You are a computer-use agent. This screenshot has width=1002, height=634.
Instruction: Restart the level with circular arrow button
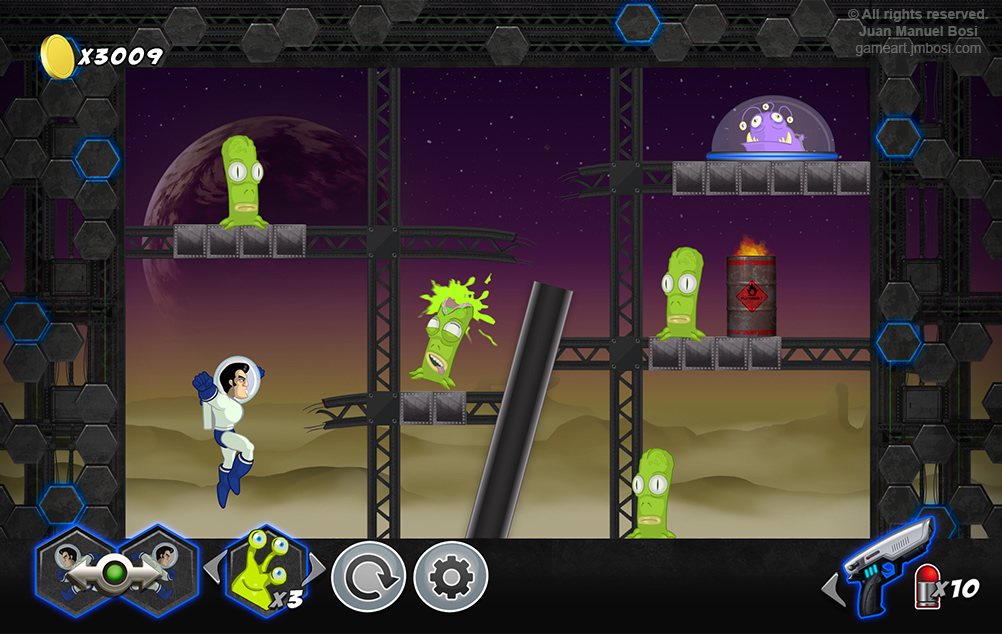(x=368, y=577)
